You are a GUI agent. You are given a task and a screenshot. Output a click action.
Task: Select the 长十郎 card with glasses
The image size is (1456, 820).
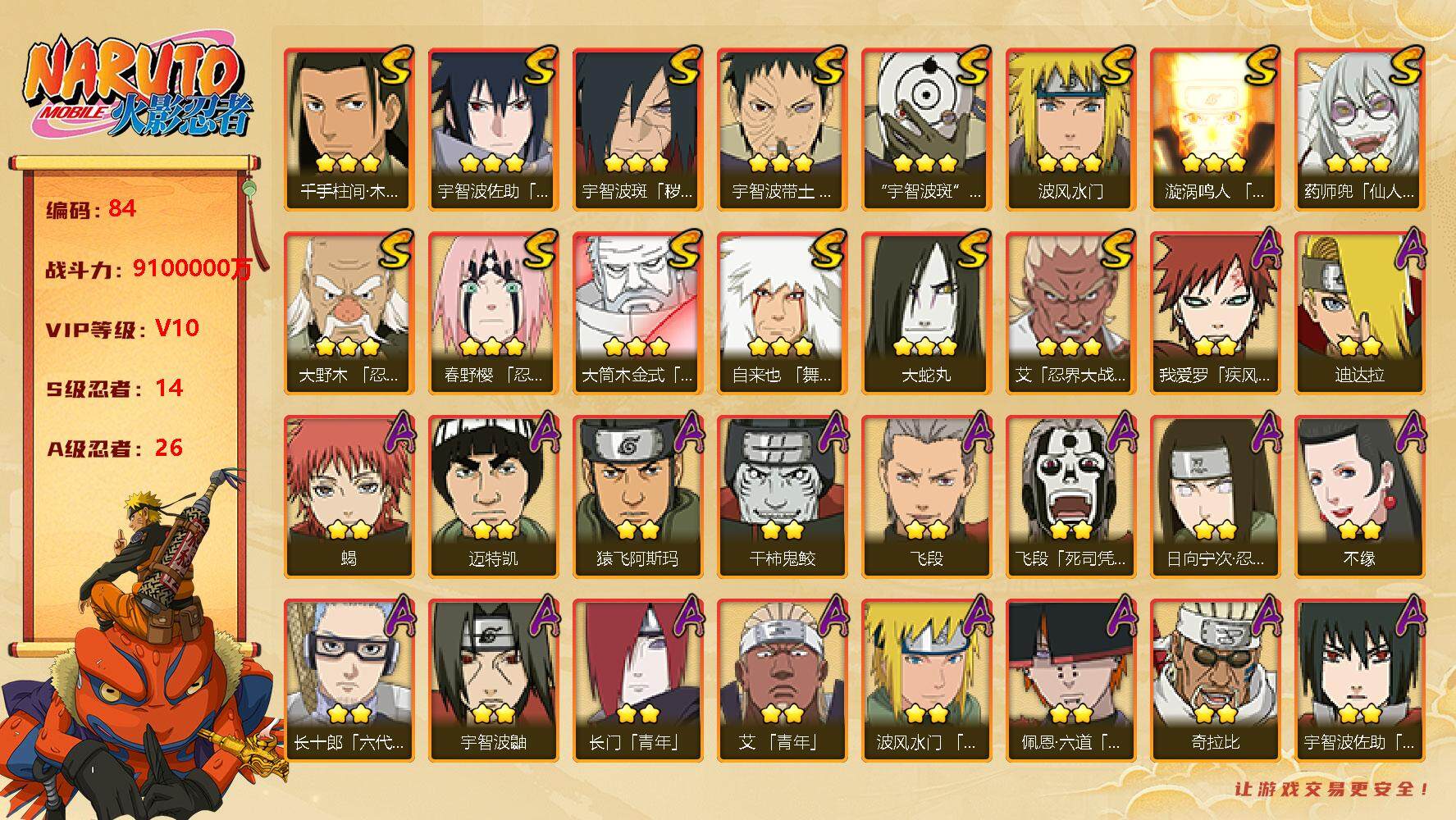pyautogui.click(x=349, y=680)
